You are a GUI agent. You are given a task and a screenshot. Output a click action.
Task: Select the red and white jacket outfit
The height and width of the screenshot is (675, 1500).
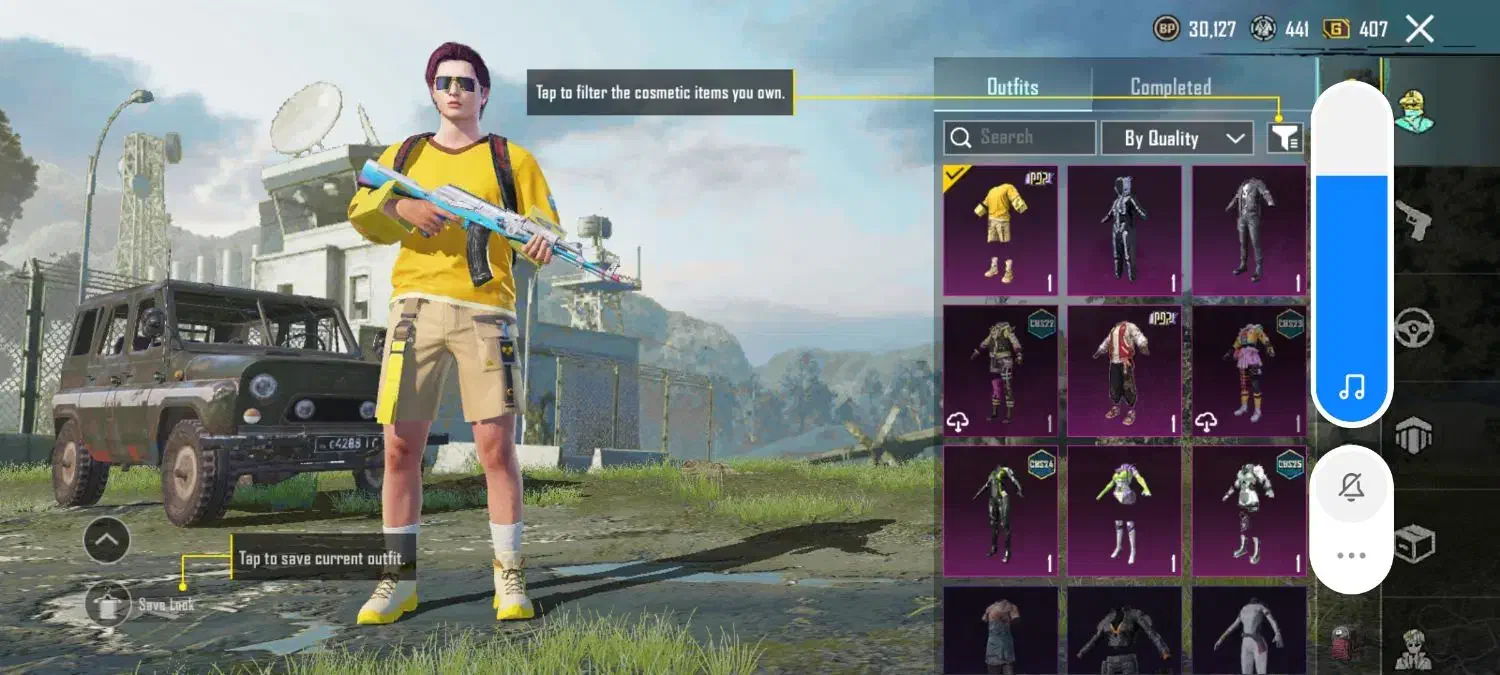coord(1124,371)
